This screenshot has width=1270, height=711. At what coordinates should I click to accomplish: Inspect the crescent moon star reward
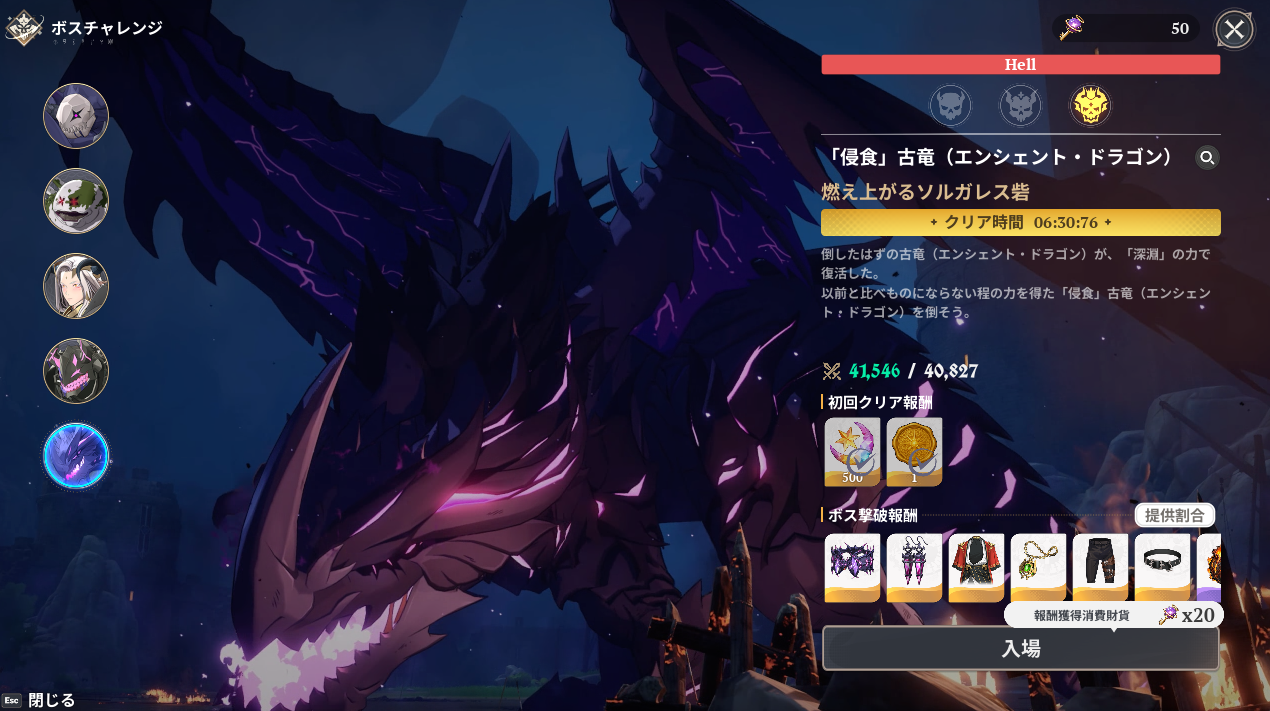[x=852, y=451]
